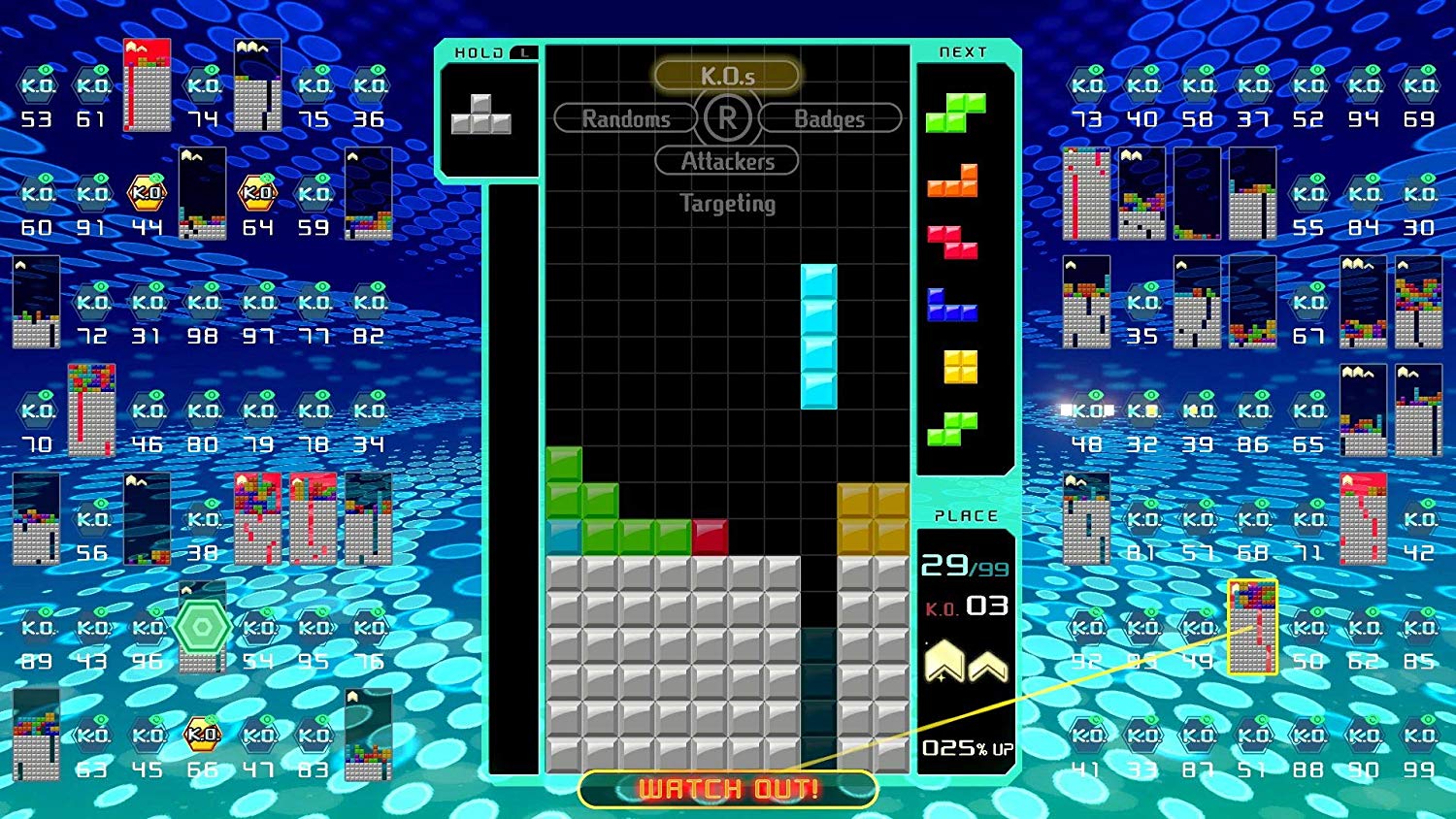Image resolution: width=1456 pixels, height=819 pixels.
Task: Click the WATCH OUT! warning banner
Action: pos(726,788)
